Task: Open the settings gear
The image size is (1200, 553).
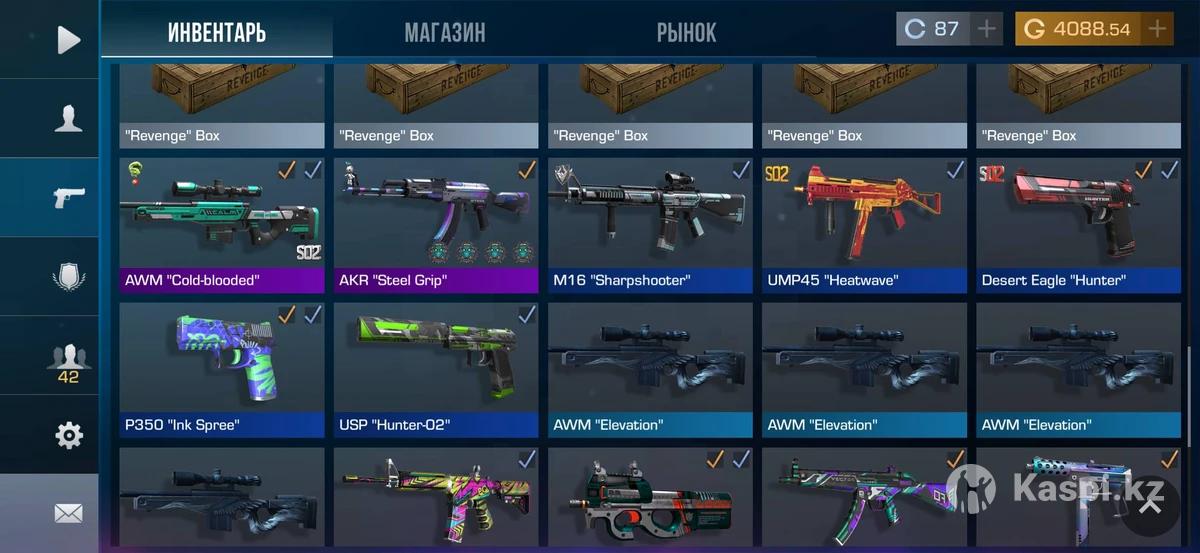Action: (68, 435)
